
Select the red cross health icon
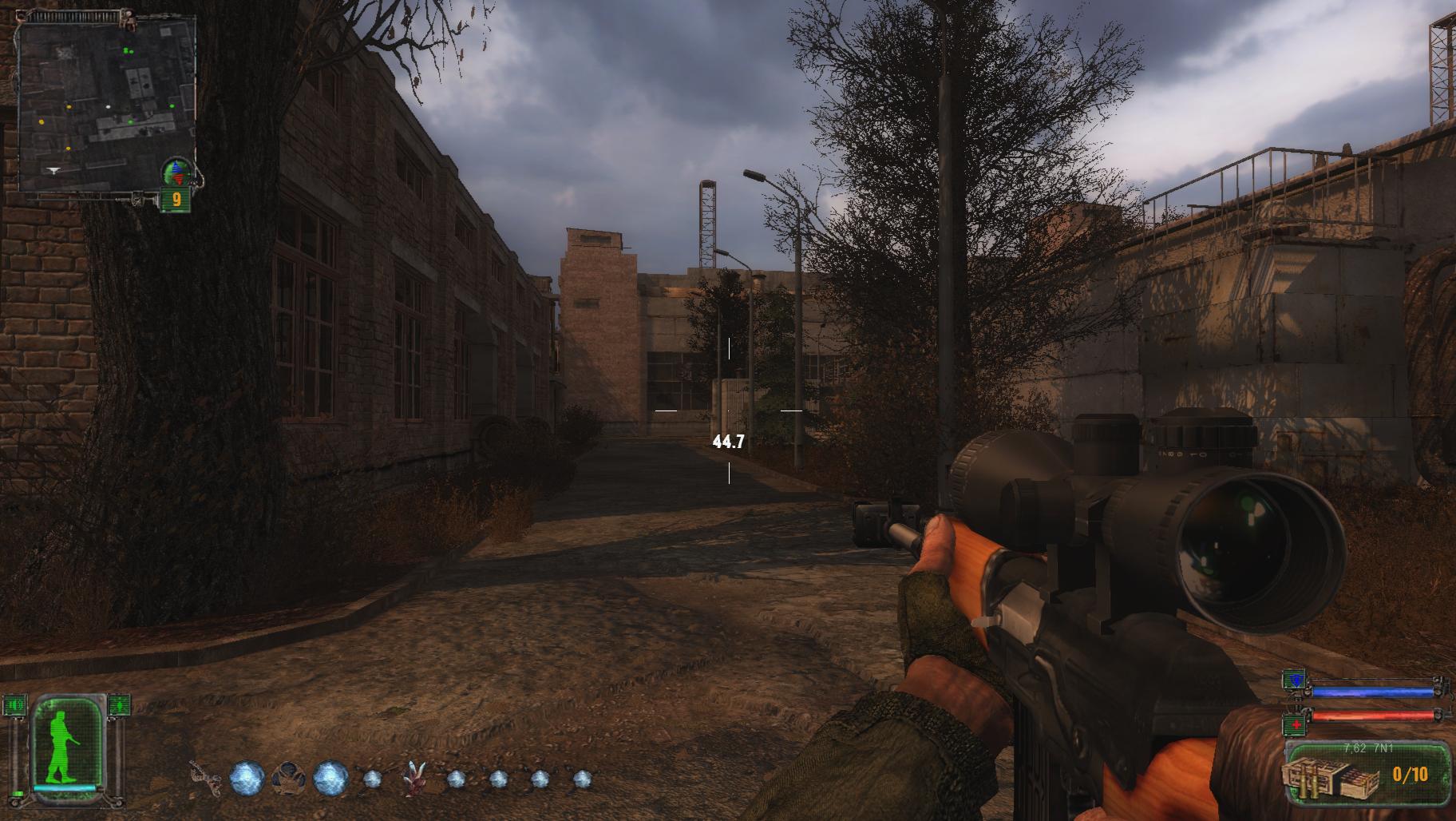(x=1293, y=725)
